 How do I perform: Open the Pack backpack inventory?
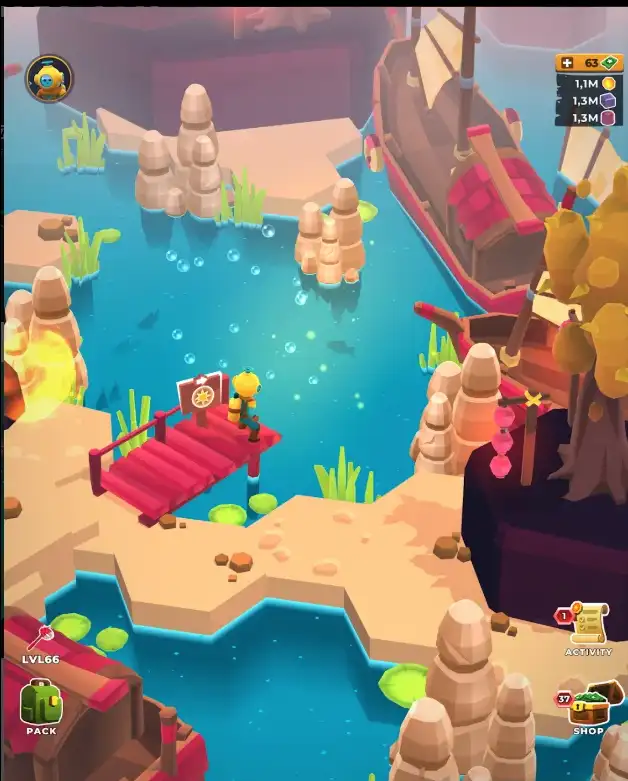(x=41, y=703)
